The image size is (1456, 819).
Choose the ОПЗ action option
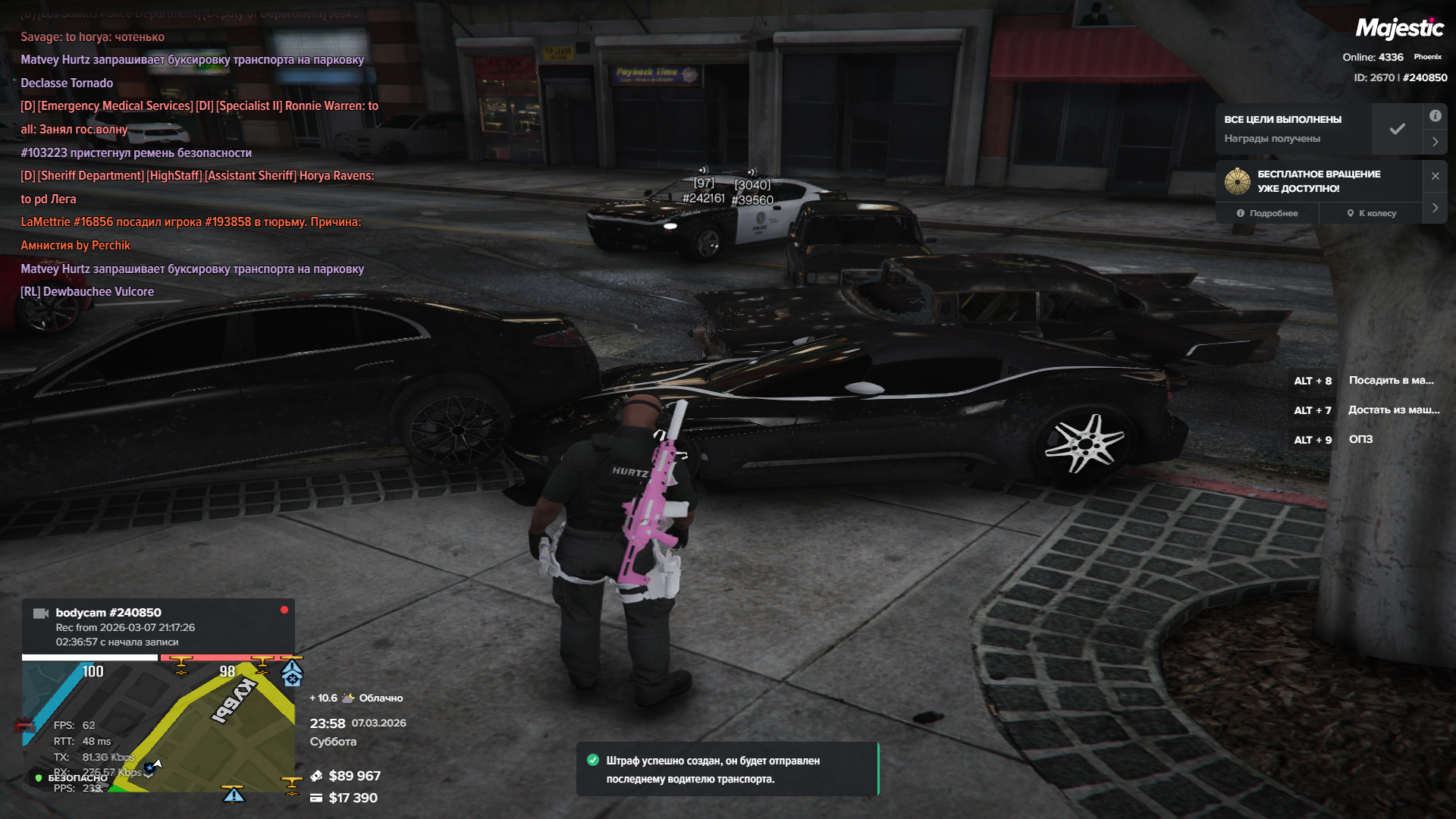1360,440
